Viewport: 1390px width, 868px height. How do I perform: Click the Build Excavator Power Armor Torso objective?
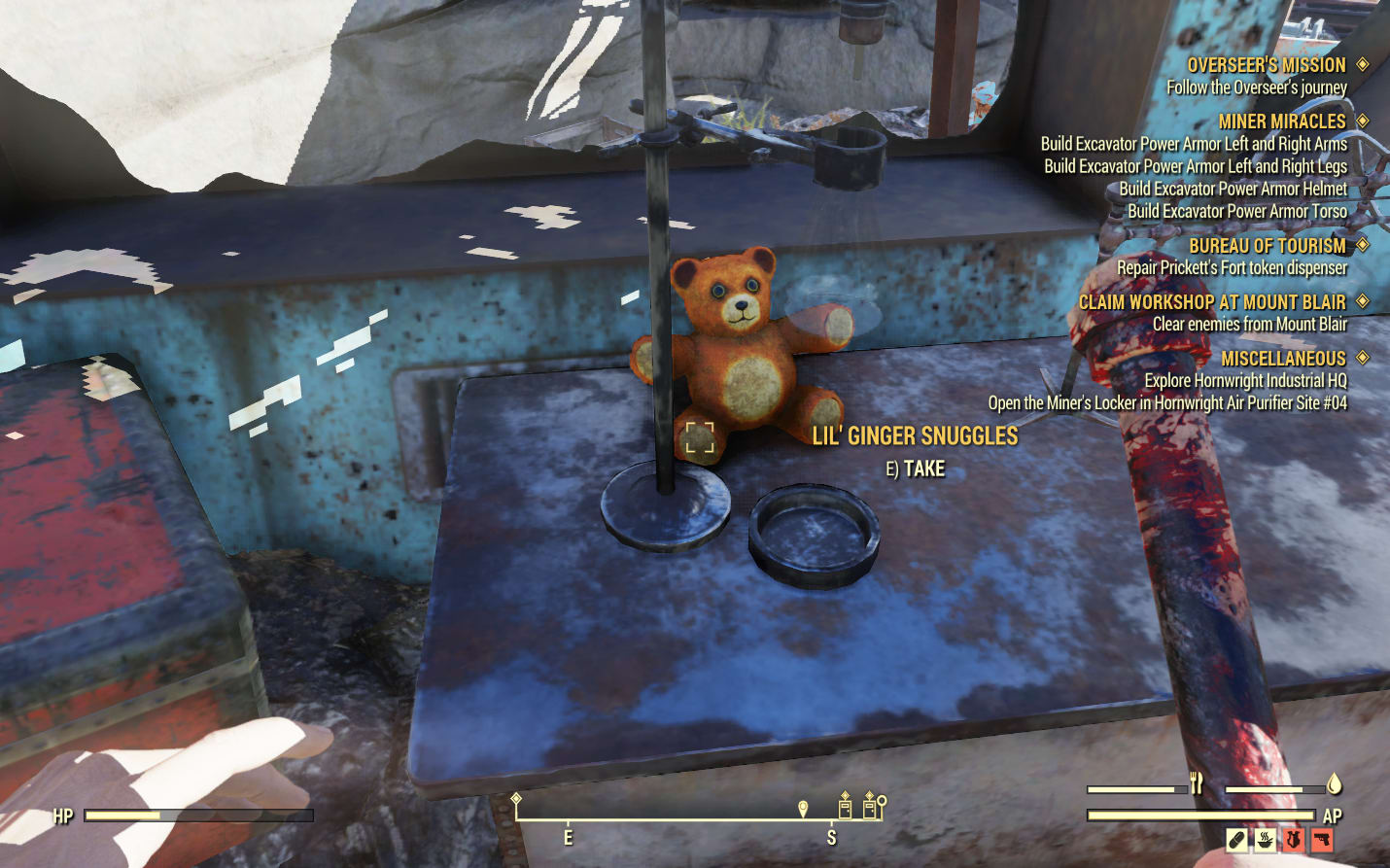pos(1236,211)
